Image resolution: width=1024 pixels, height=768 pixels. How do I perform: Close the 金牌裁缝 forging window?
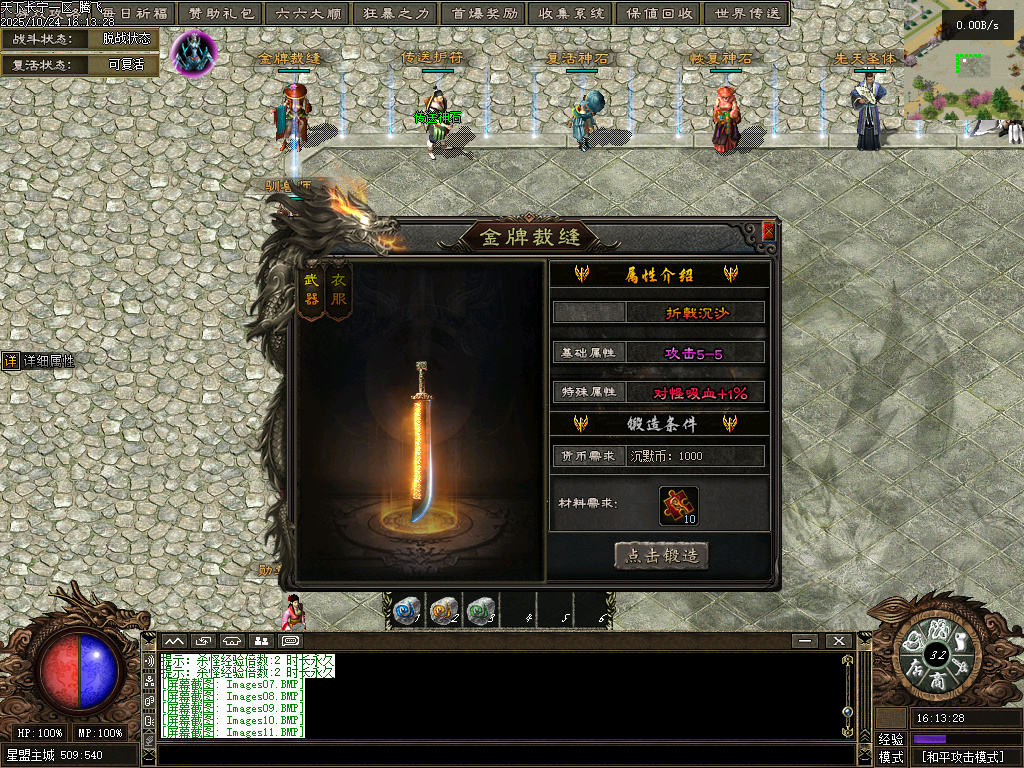click(x=768, y=231)
